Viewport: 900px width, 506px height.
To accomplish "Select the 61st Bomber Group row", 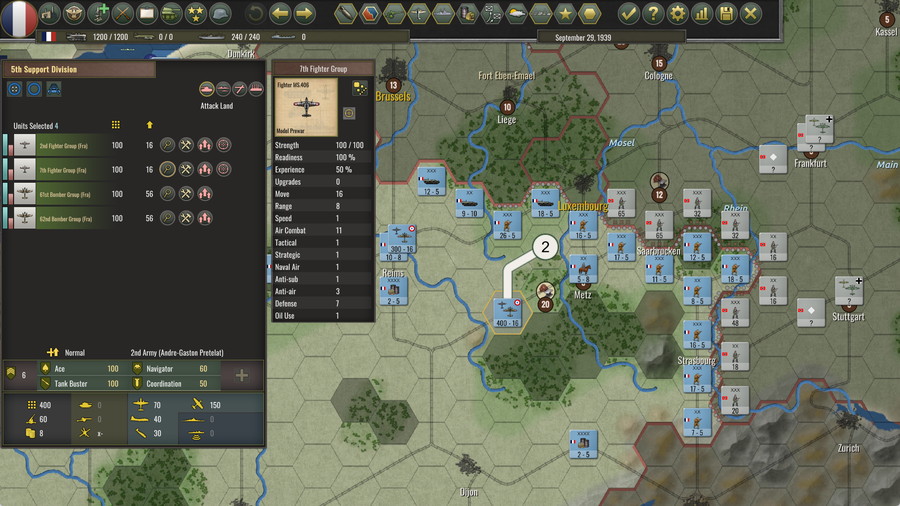I will [x=70, y=194].
